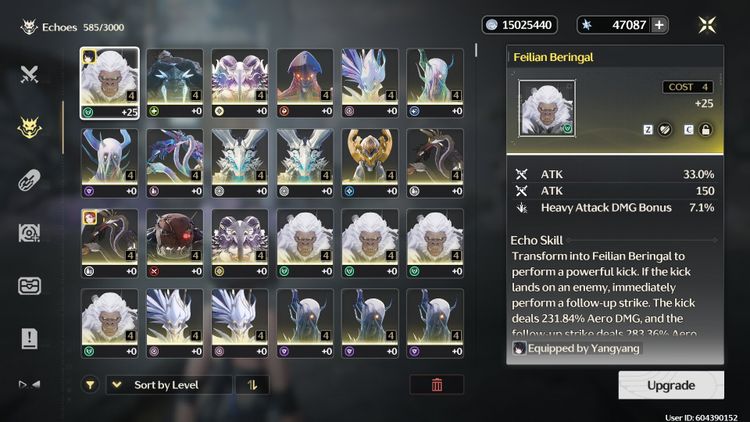This screenshot has width=750, height=422.
Task: Toggle the sort order arrows
Action: pyautogui.click(x=252, y=385)
